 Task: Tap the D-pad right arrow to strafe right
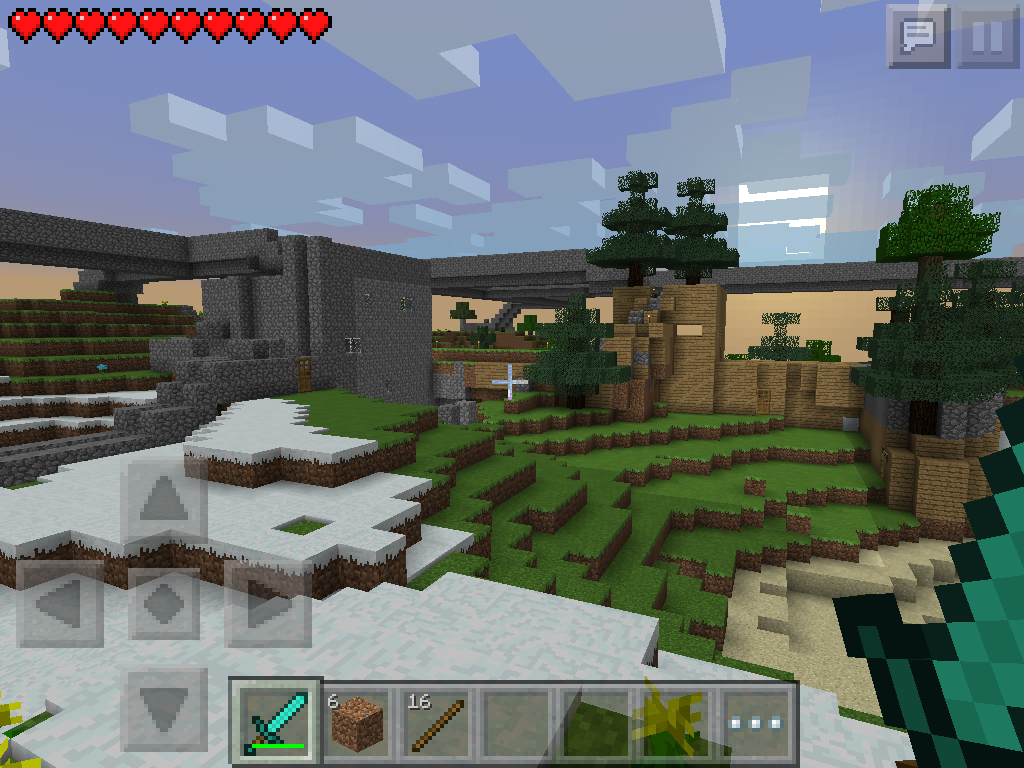[x=268, y=604]
